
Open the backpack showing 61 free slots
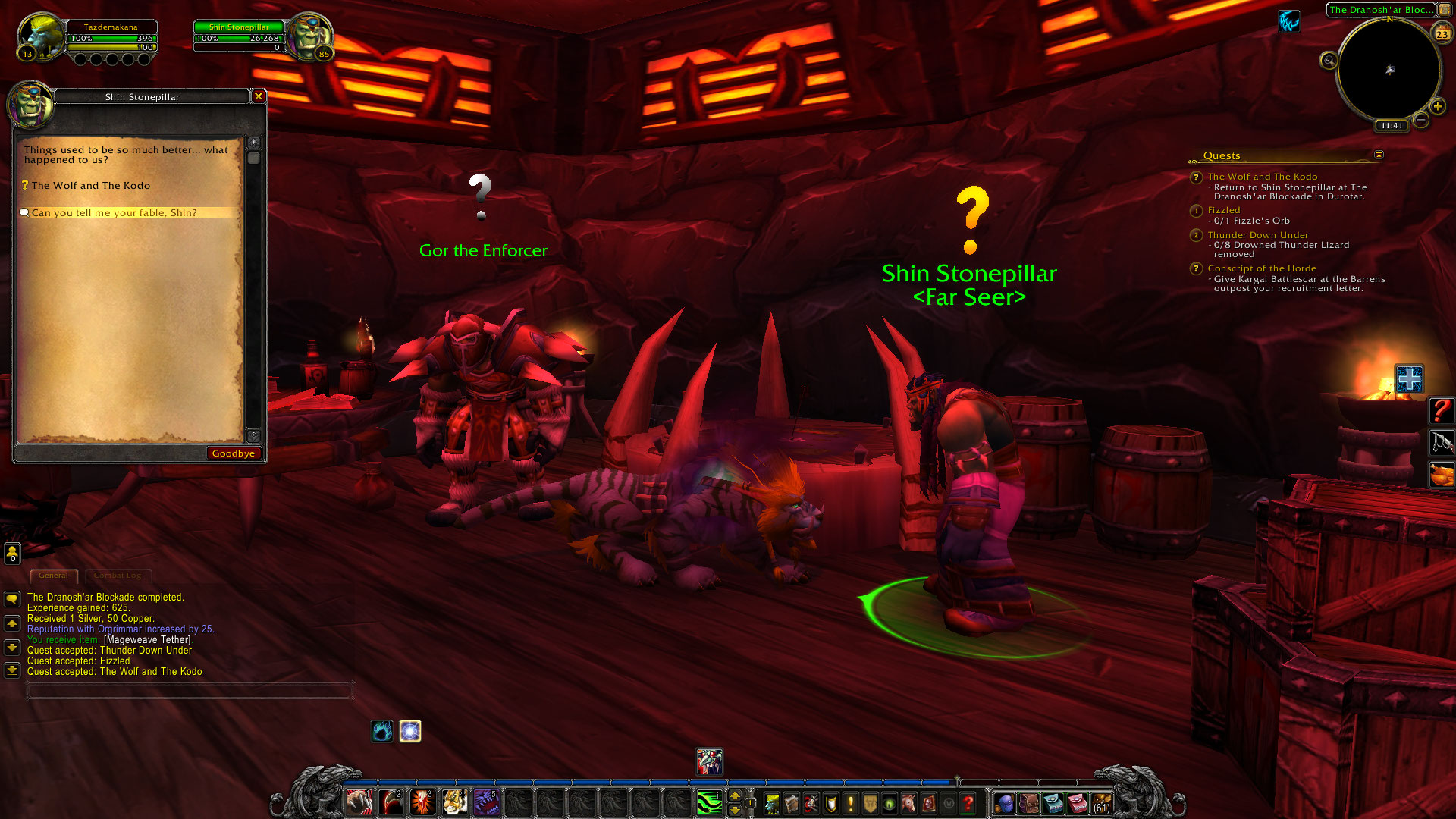coord(1101,802)
